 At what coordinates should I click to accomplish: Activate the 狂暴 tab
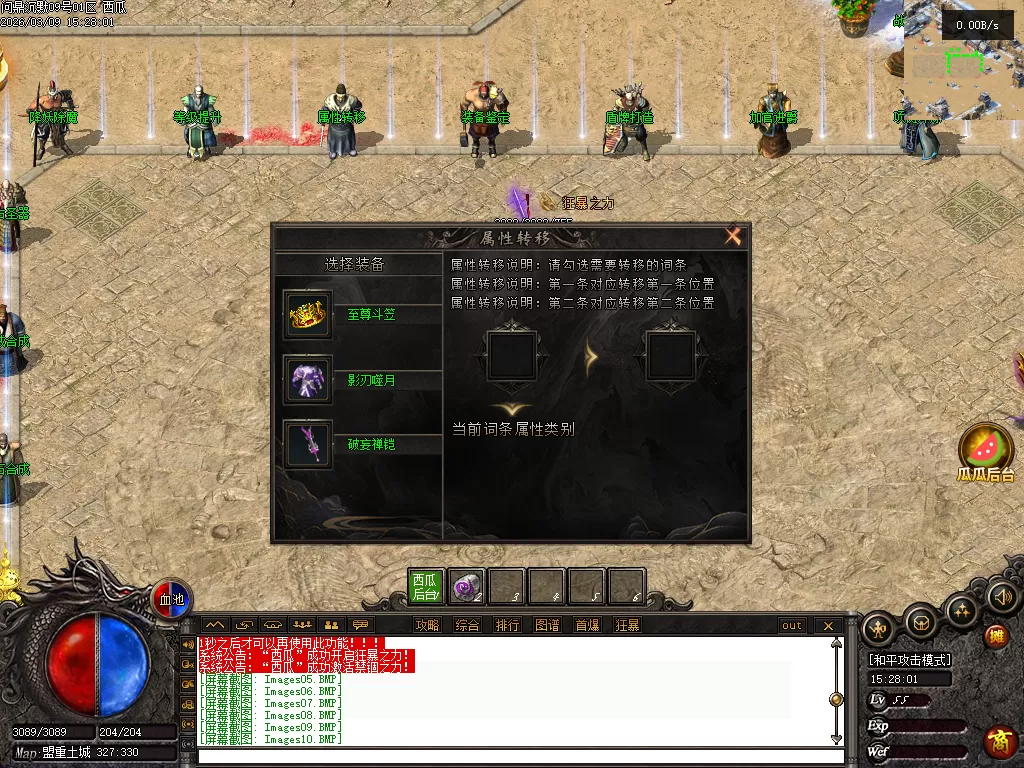tap(627, 626)
